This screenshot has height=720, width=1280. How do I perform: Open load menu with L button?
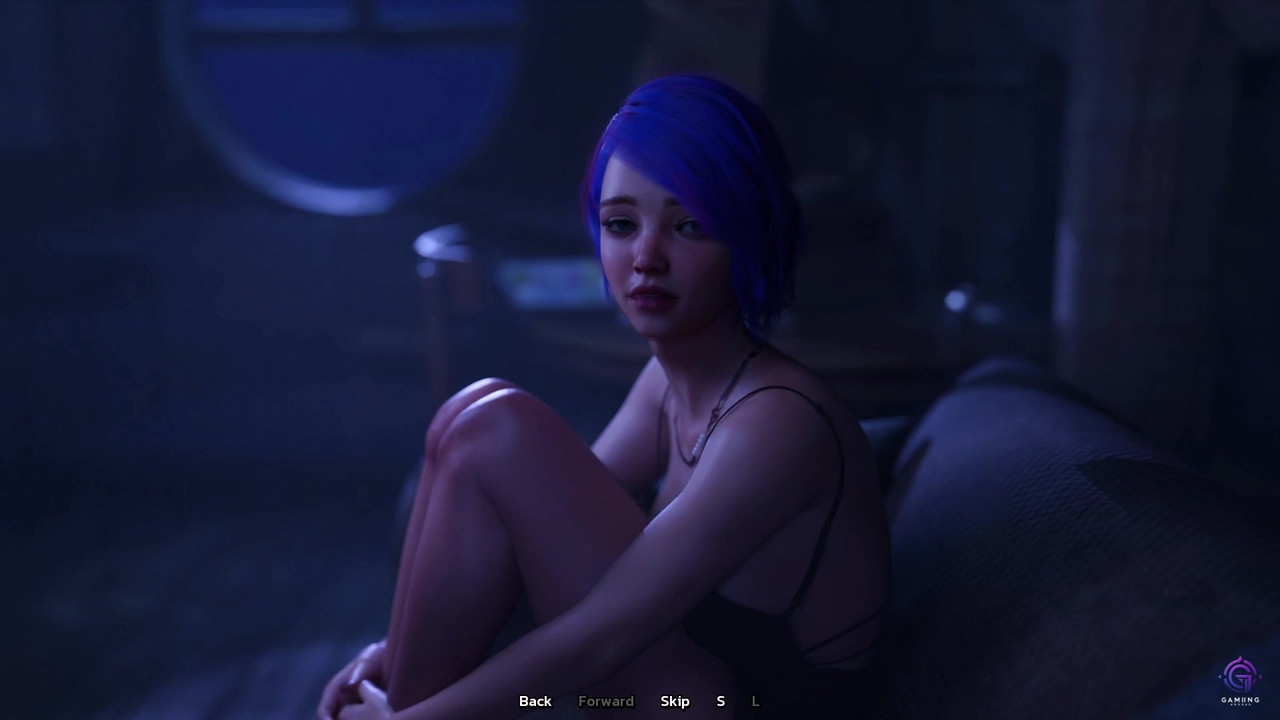[755, 701]
